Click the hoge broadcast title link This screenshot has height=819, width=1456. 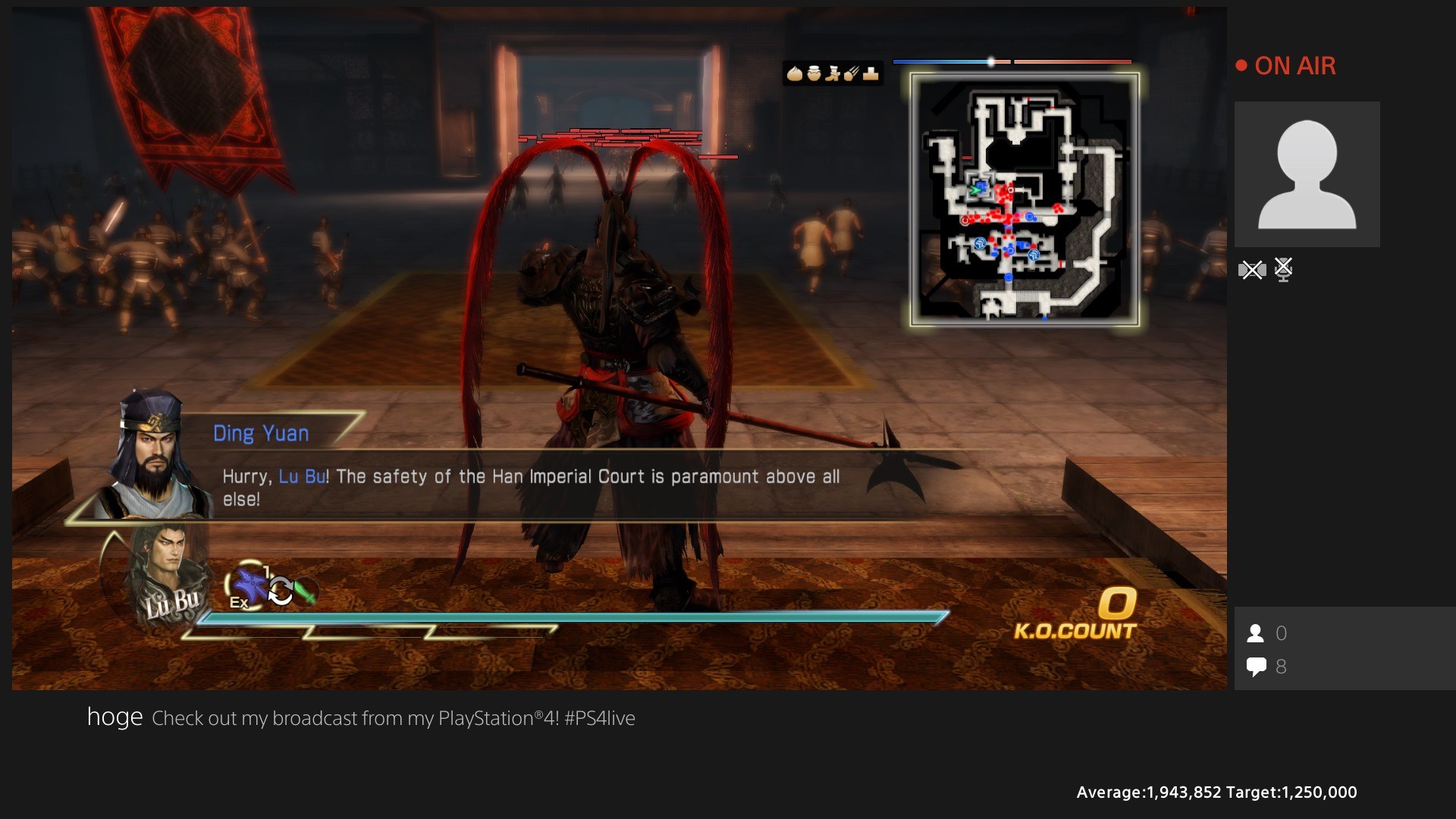pos(115,717)
